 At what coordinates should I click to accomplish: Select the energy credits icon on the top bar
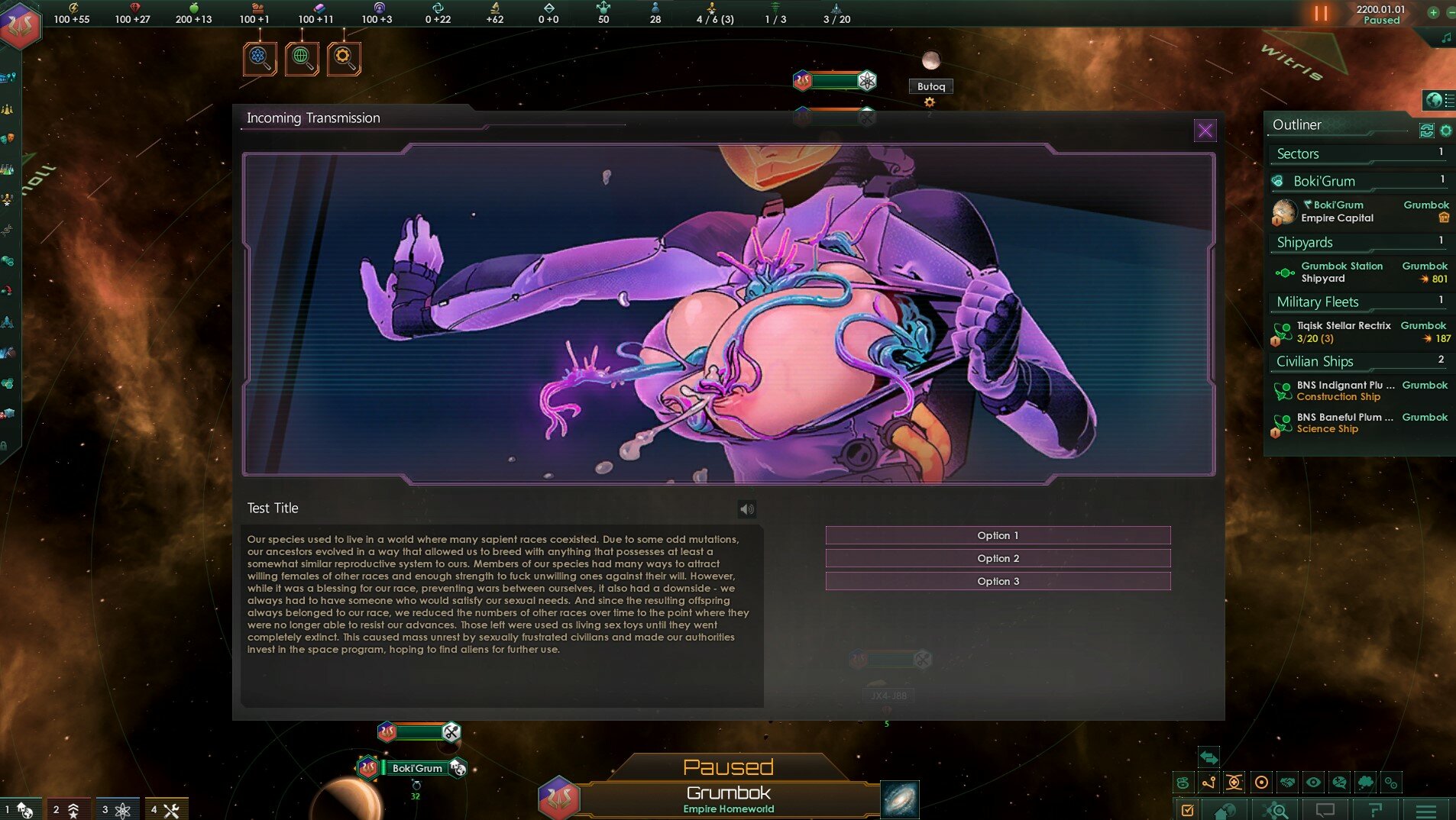73,8
